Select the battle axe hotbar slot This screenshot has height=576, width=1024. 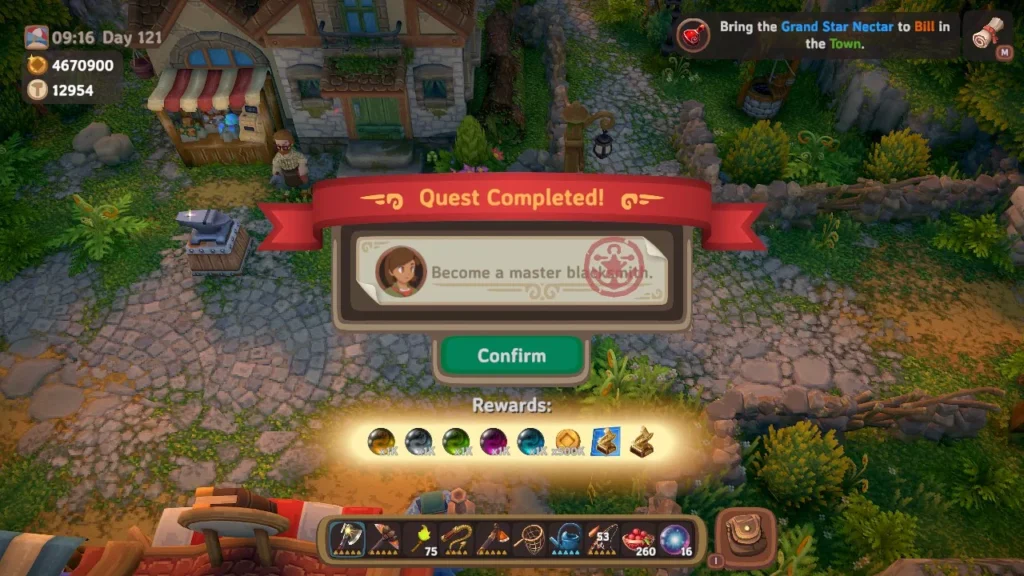pos(348,540)
